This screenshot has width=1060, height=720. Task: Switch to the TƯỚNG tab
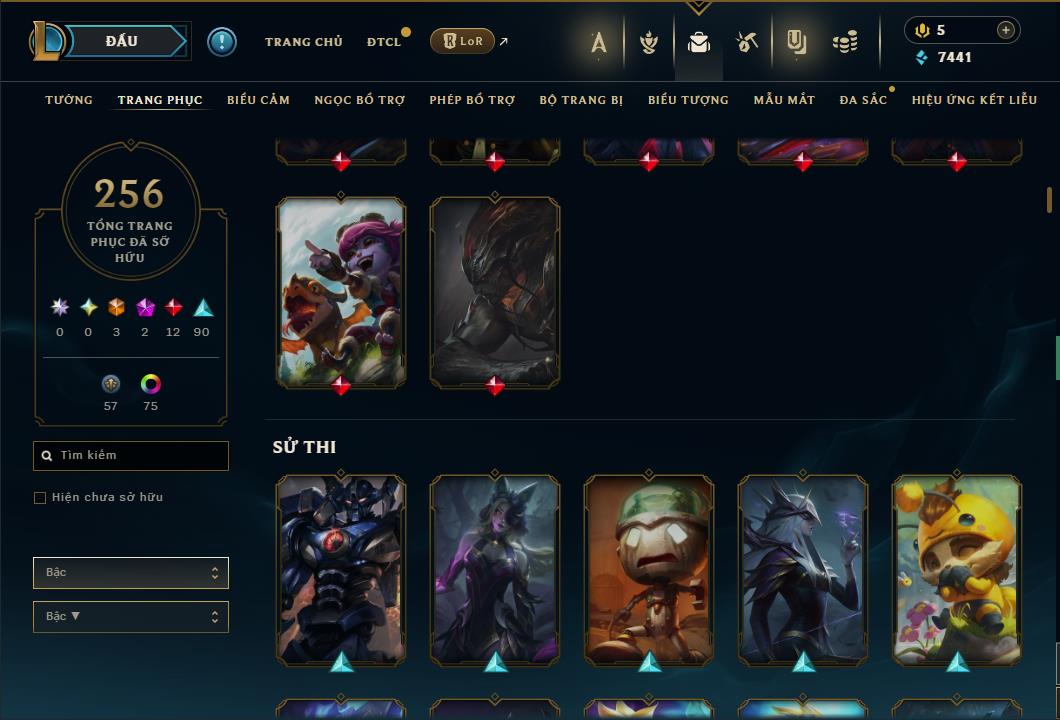click(x=69, y=100)
